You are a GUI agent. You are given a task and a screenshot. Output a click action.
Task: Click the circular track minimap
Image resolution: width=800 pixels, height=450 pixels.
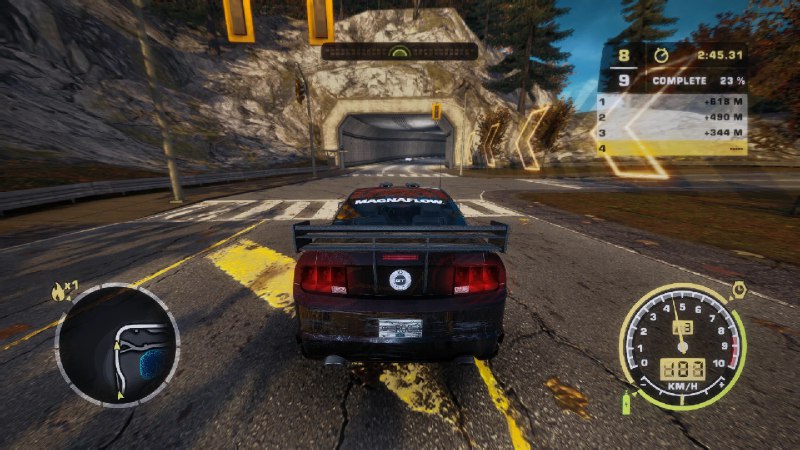116,344
